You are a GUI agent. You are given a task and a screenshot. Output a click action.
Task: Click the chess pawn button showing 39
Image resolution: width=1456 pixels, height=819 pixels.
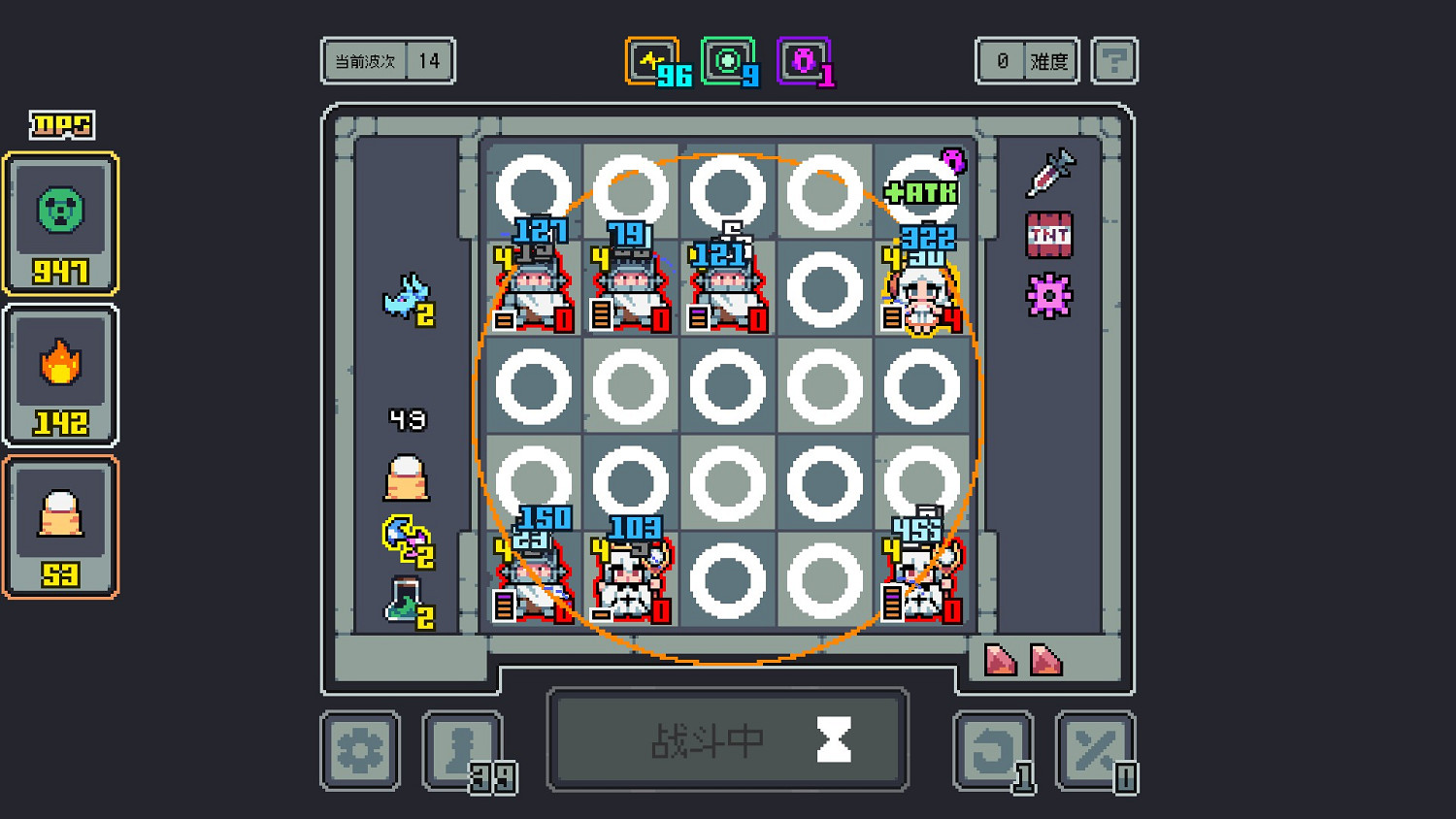pos(462,750)
